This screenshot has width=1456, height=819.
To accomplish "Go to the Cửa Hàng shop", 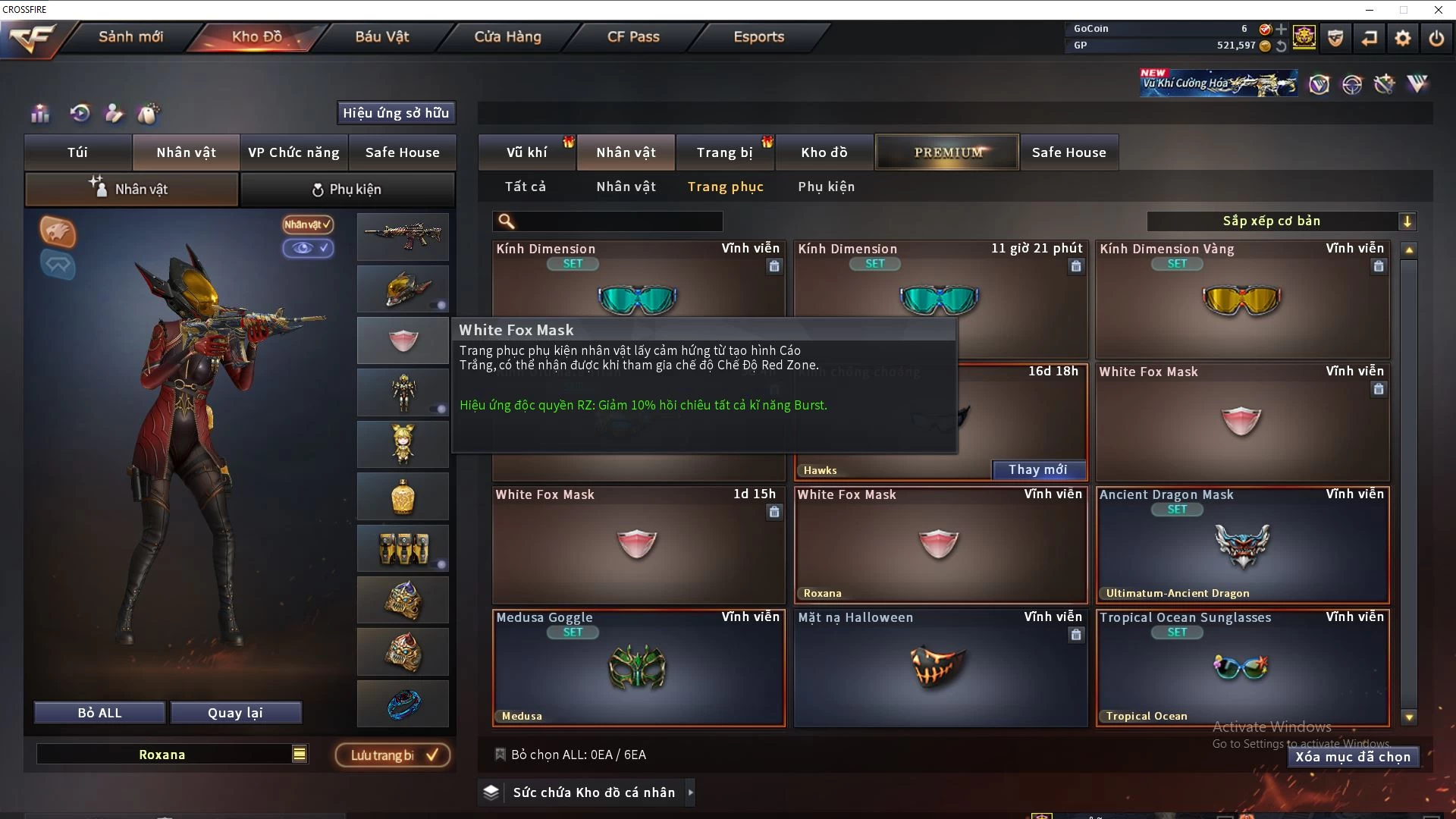I will tap(507, 36).
